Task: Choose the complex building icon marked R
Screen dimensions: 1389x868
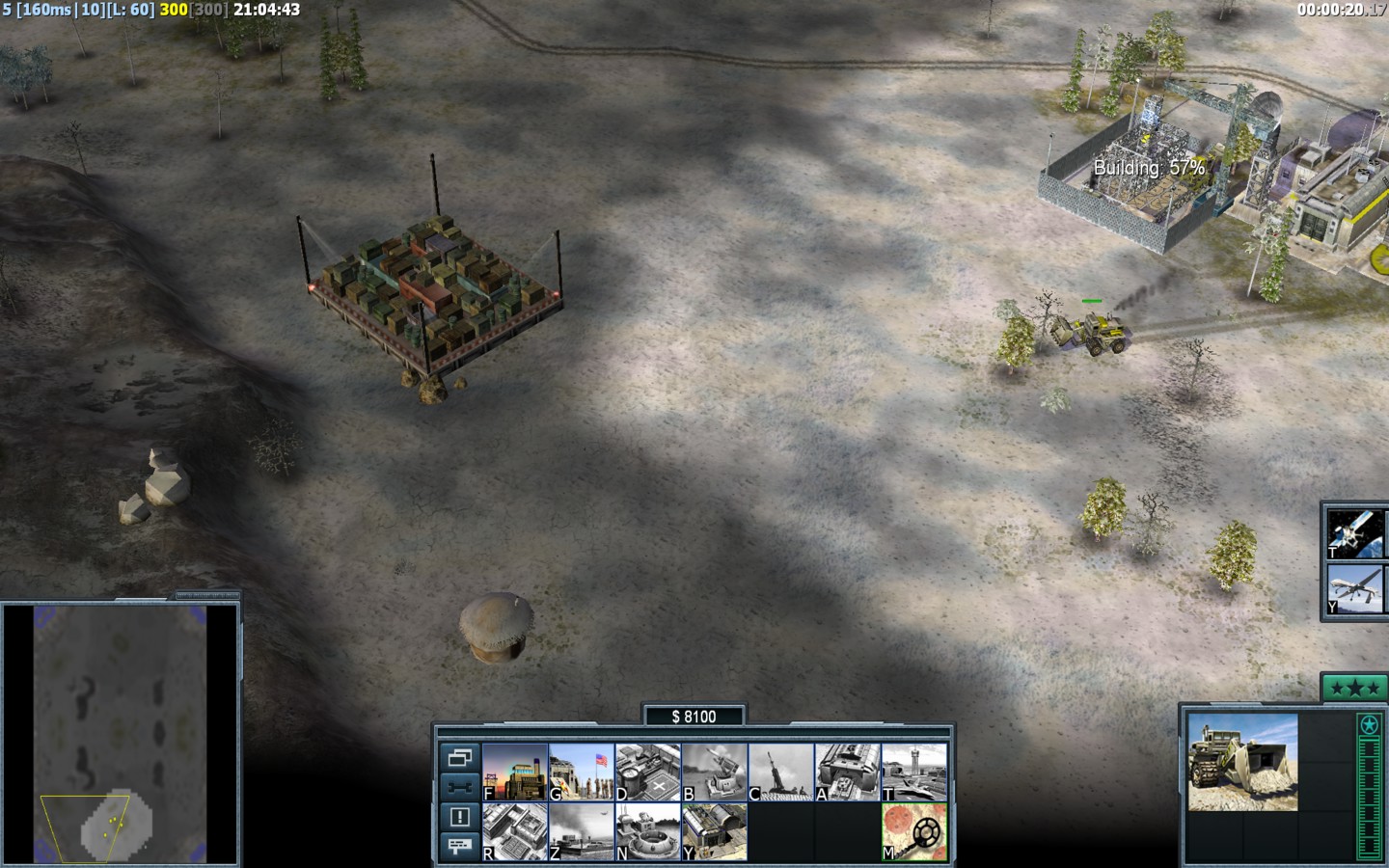Action: point(515,831)
